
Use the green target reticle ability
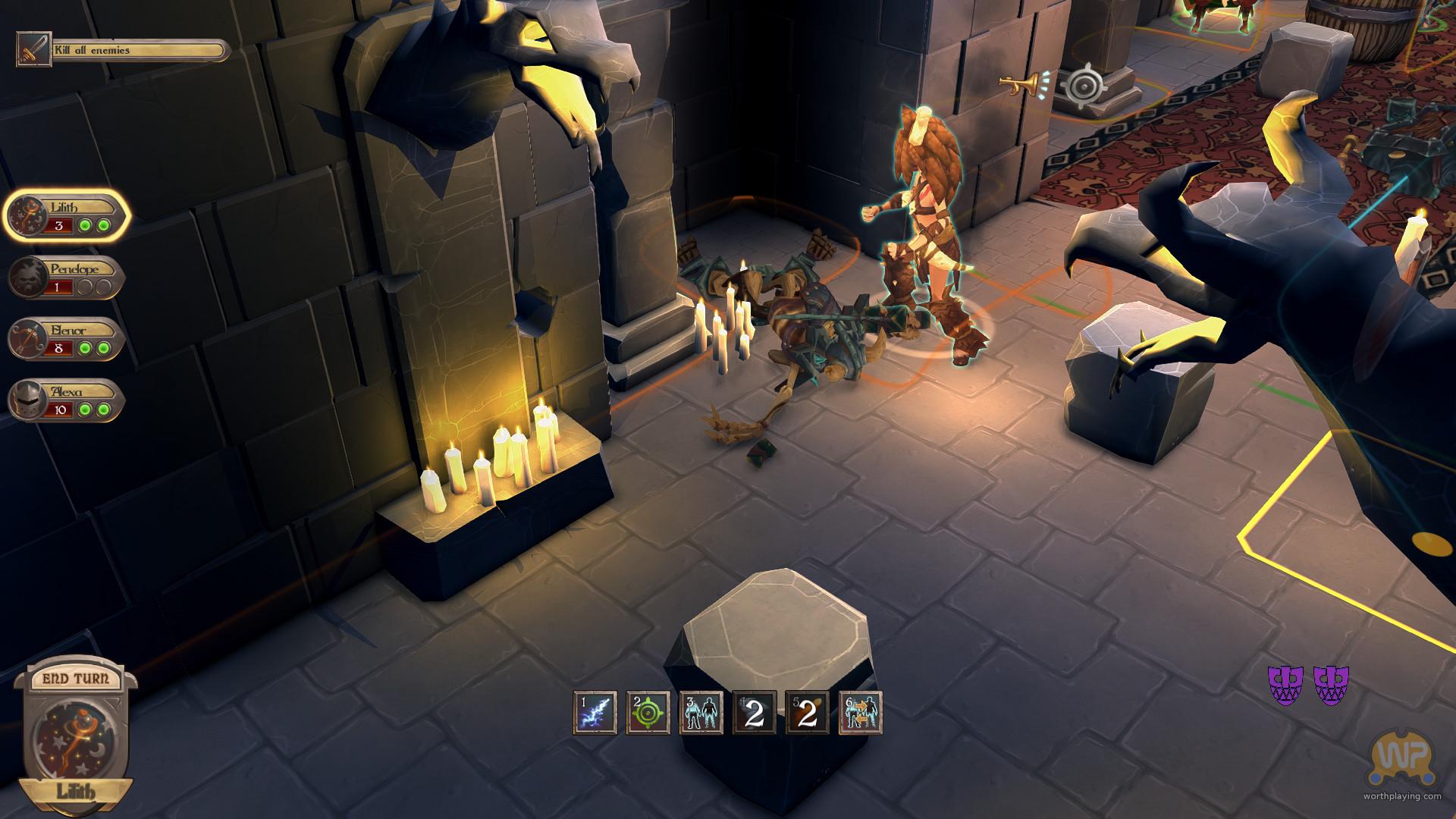tap(648, 713)
